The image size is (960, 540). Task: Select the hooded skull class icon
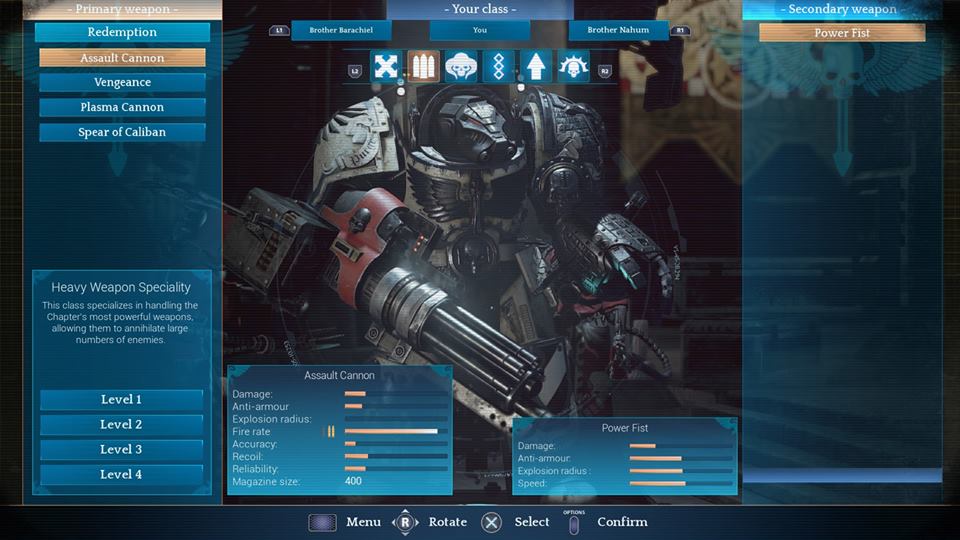(x=461, y=67)
